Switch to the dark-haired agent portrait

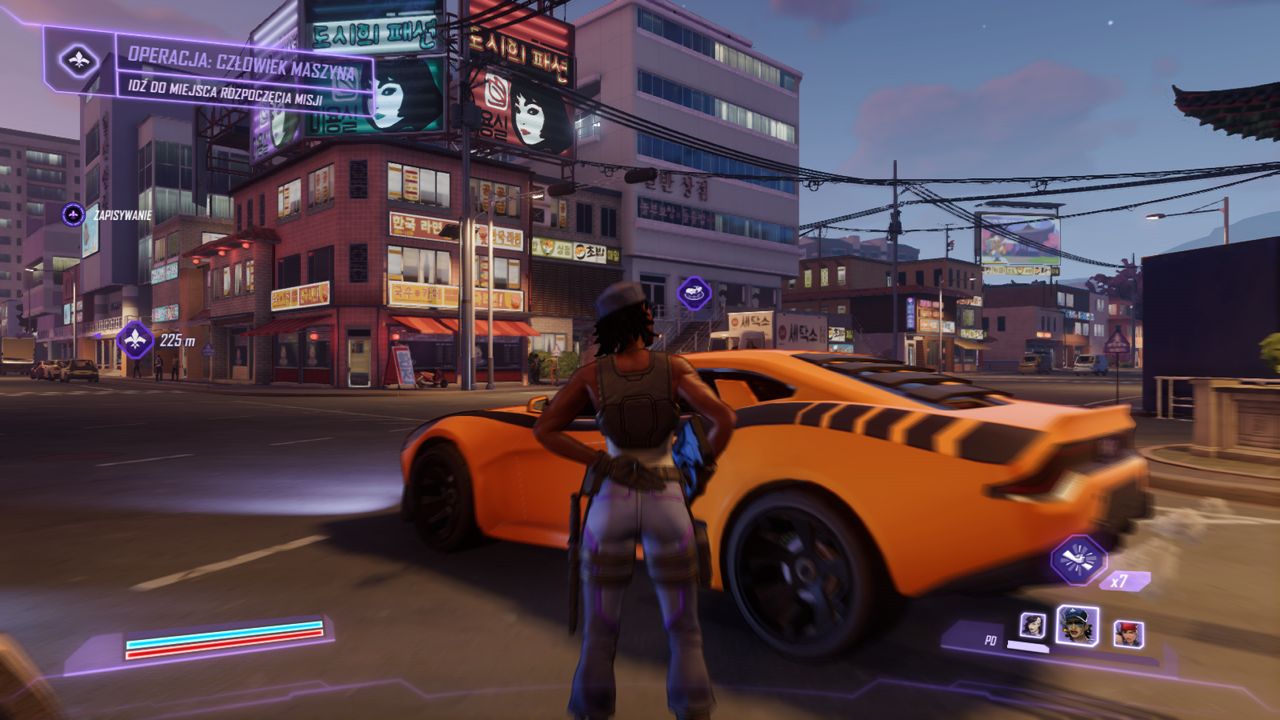(1032, 626)
